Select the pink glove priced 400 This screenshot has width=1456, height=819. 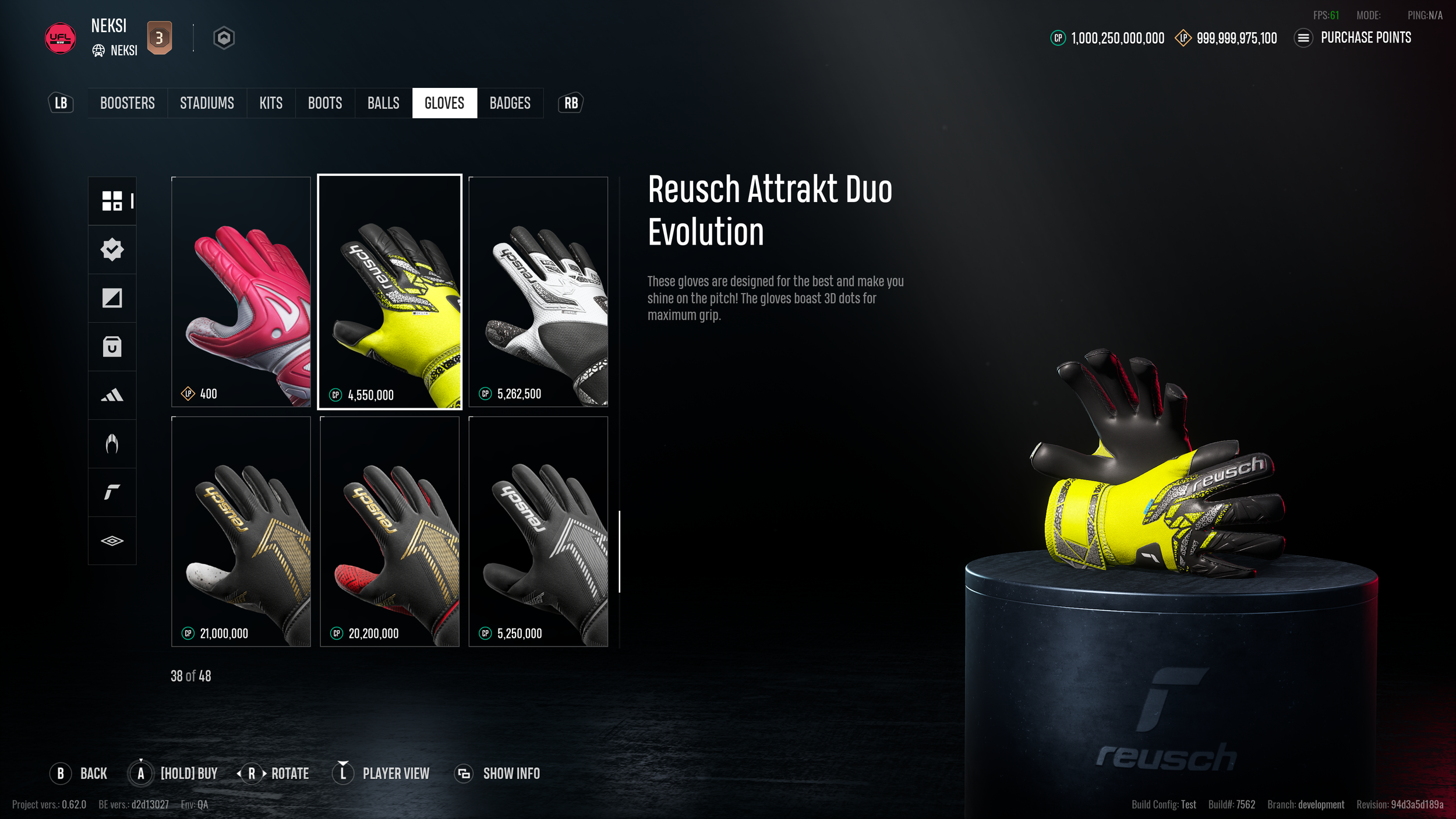[x=241, y=291]
